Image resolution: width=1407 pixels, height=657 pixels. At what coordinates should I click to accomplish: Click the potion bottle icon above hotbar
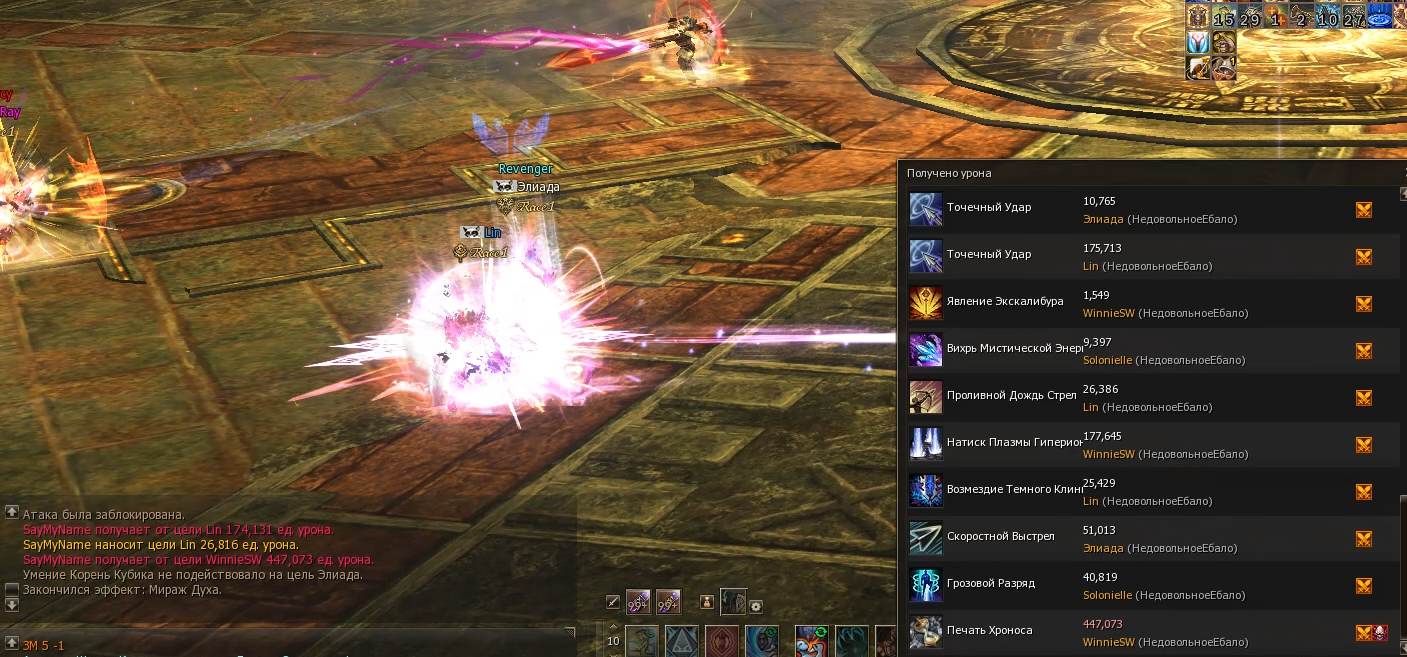coord(706,602)
